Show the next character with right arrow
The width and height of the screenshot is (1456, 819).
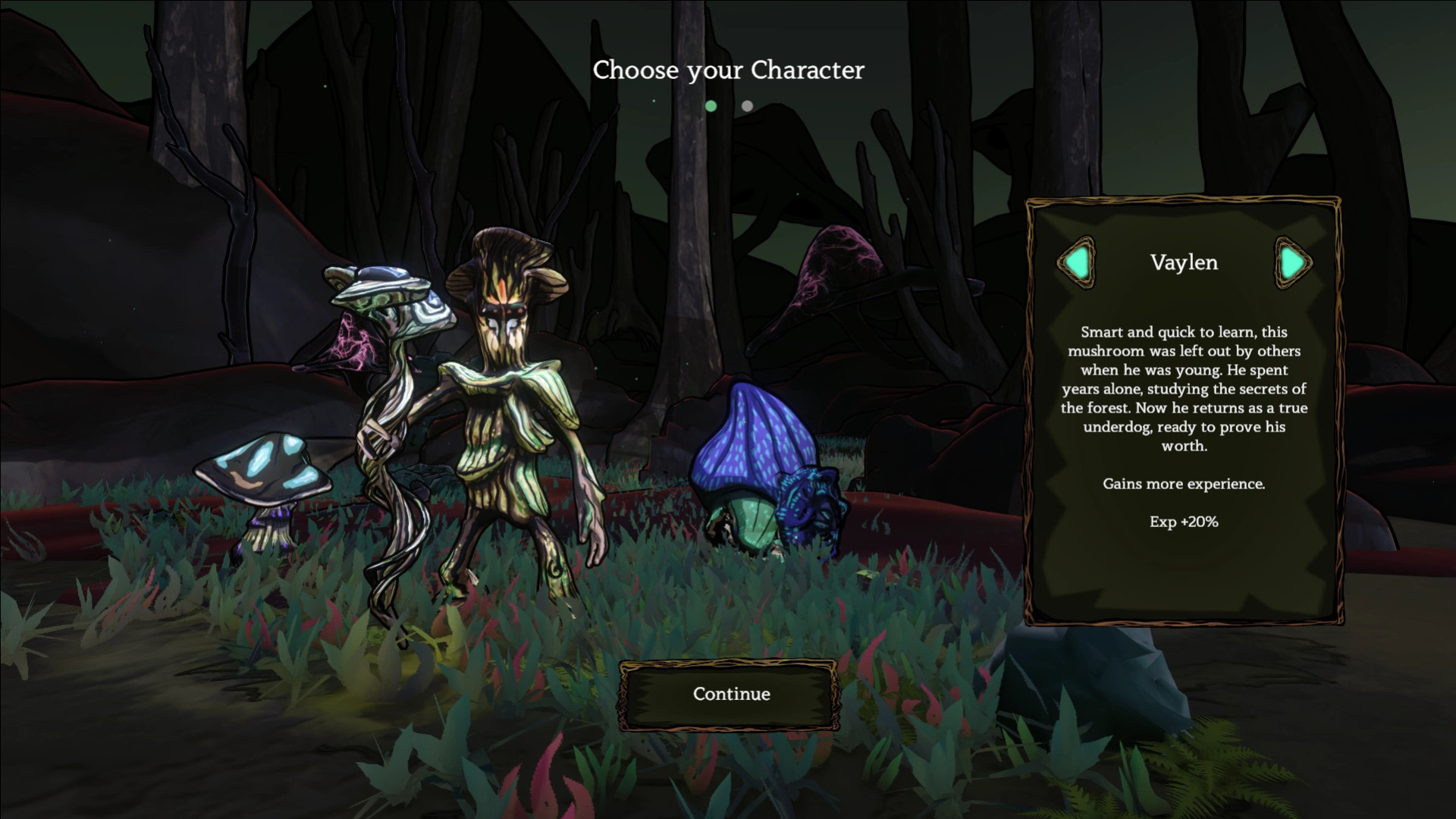1292,263
